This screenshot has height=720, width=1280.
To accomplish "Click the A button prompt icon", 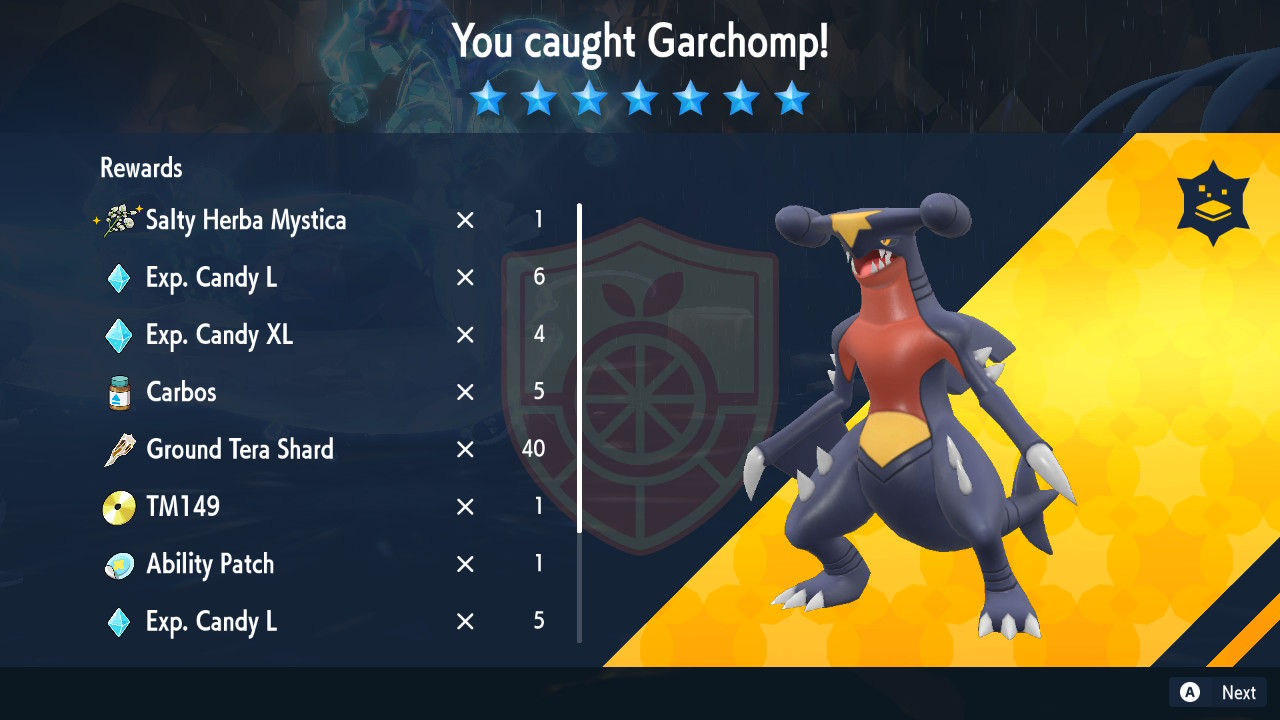I will (x=1189, y=692).
